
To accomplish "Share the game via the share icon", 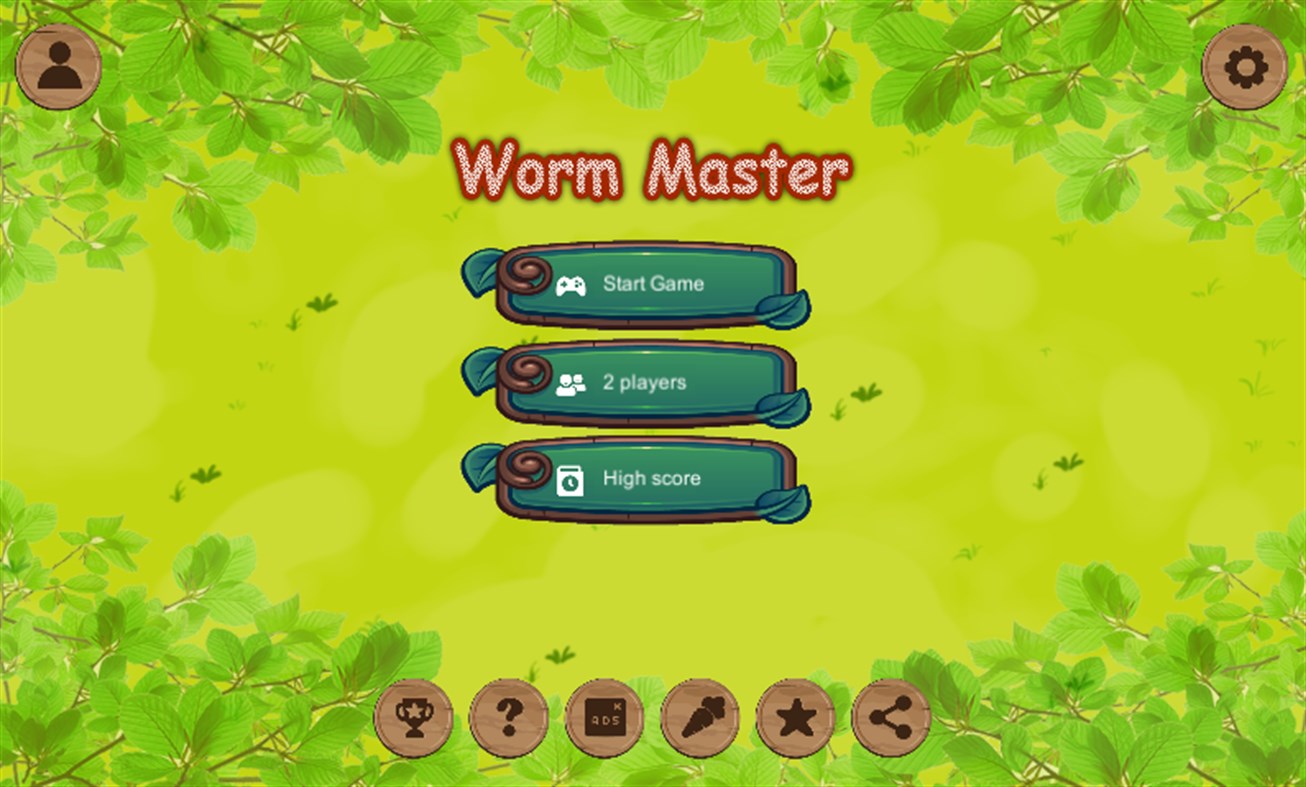I will click(890, 718).
